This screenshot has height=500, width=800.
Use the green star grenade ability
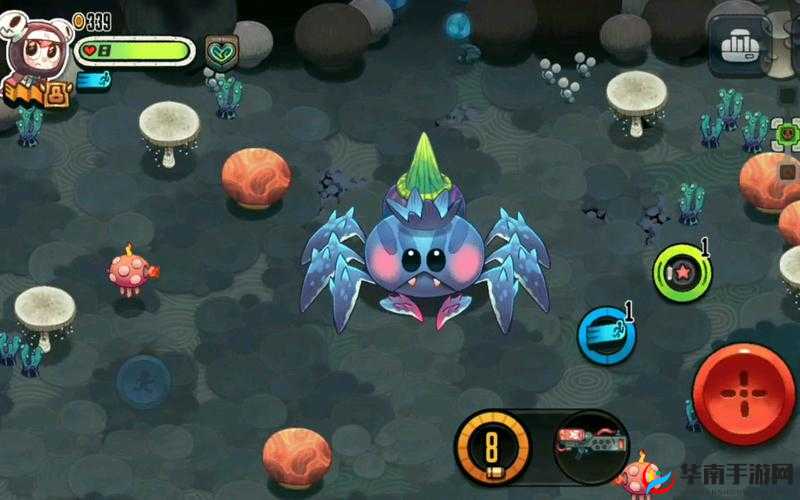tap(682, 271)
